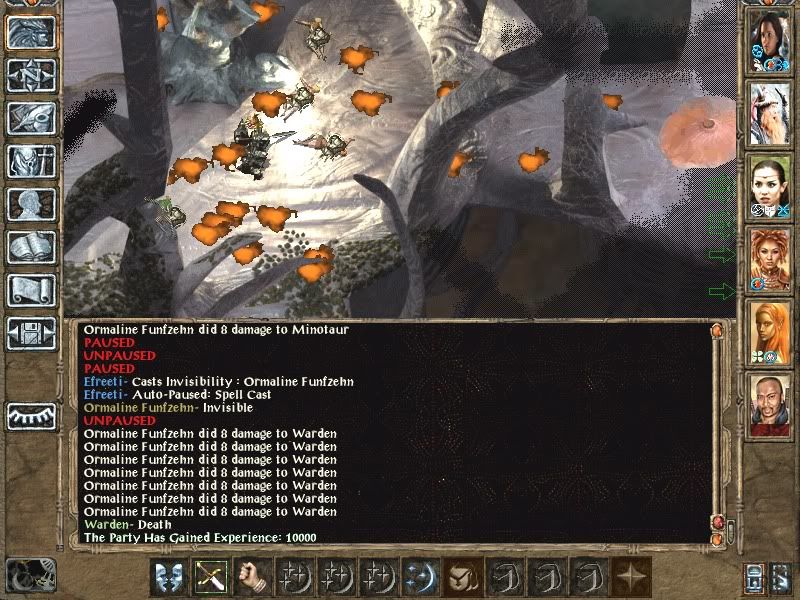Activate the four-pointed star button
The image size is (800, 600).
pos(630,576)
